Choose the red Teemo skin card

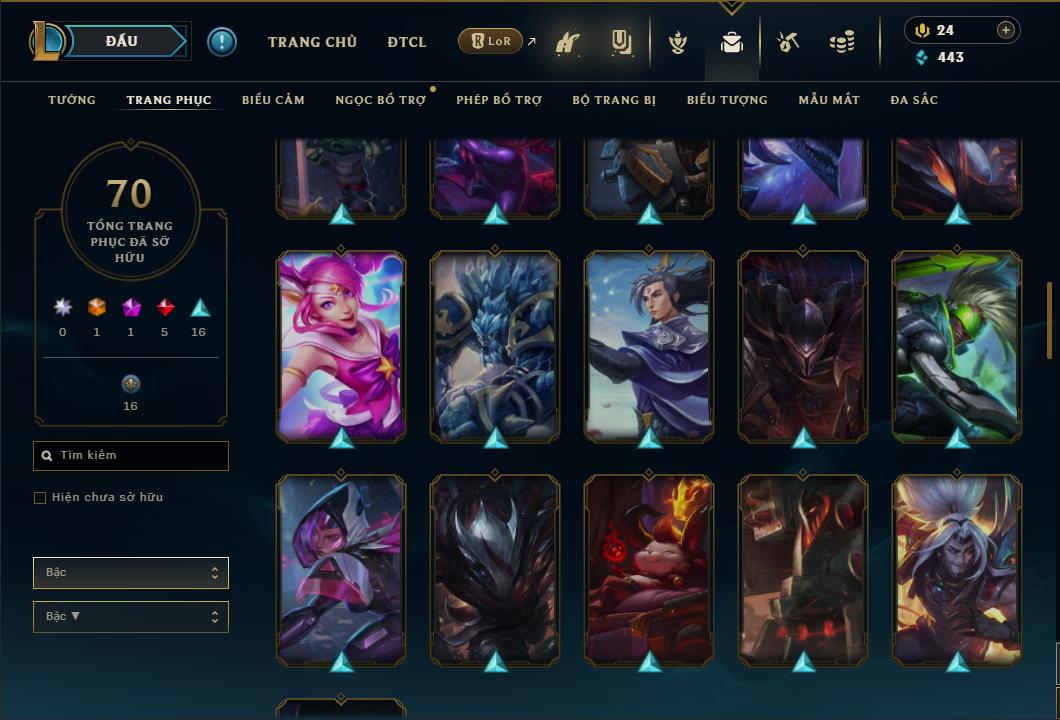tap(649, 568)
